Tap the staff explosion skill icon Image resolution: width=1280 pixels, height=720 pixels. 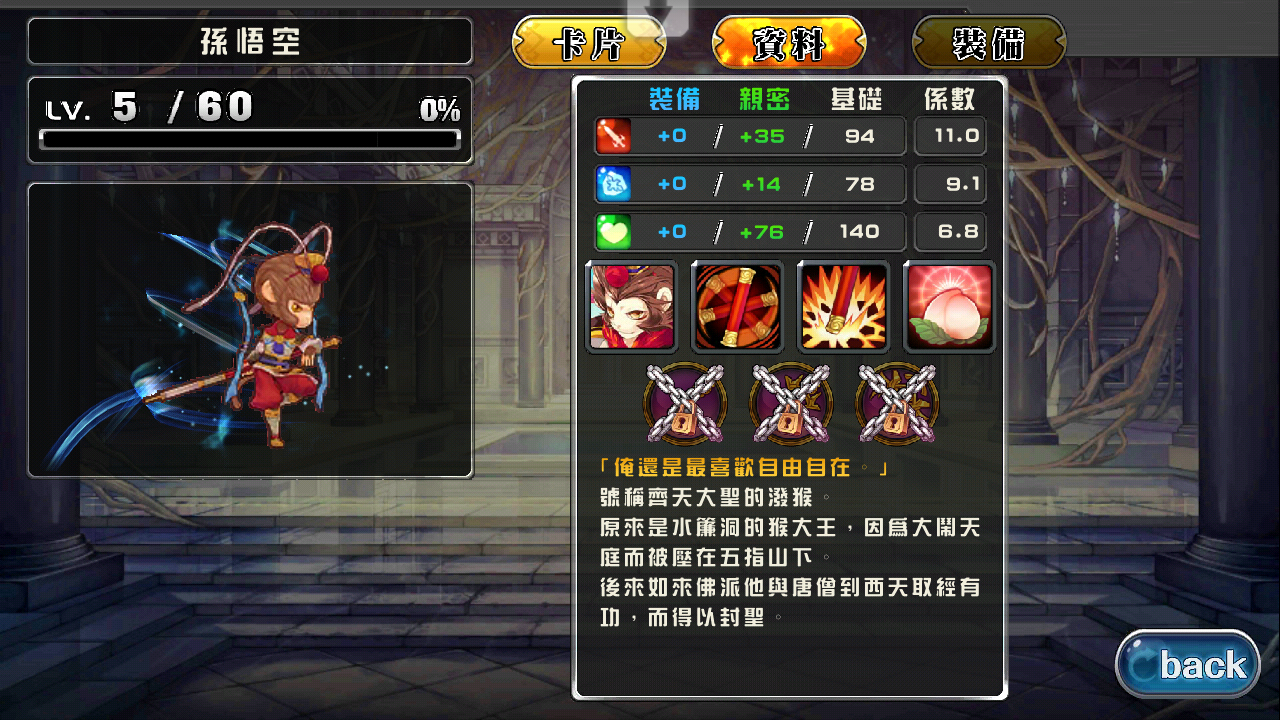pos(843,307)
